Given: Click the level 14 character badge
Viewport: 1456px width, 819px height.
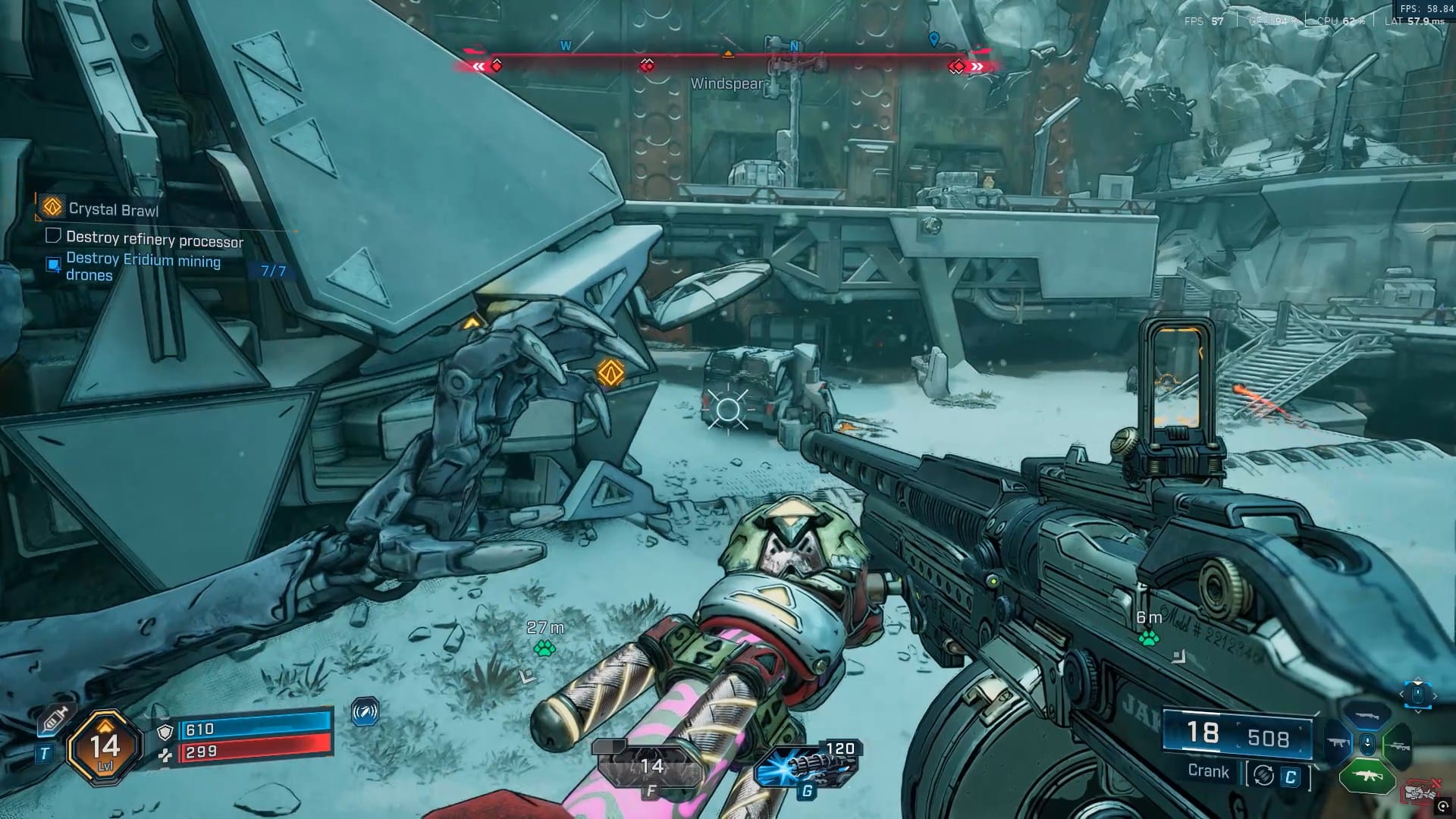Looking at the screenshot, I should tap(105, 747).
